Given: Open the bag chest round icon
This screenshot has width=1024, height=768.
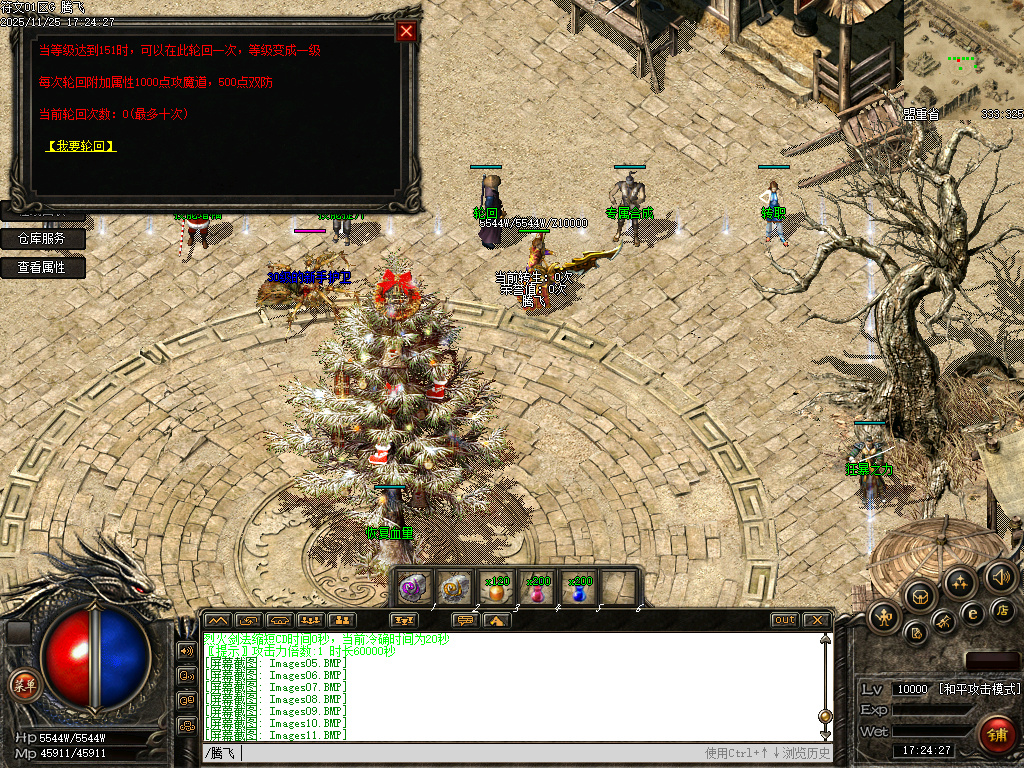Looking at the screenshot, I should click(x=920, y=596).
